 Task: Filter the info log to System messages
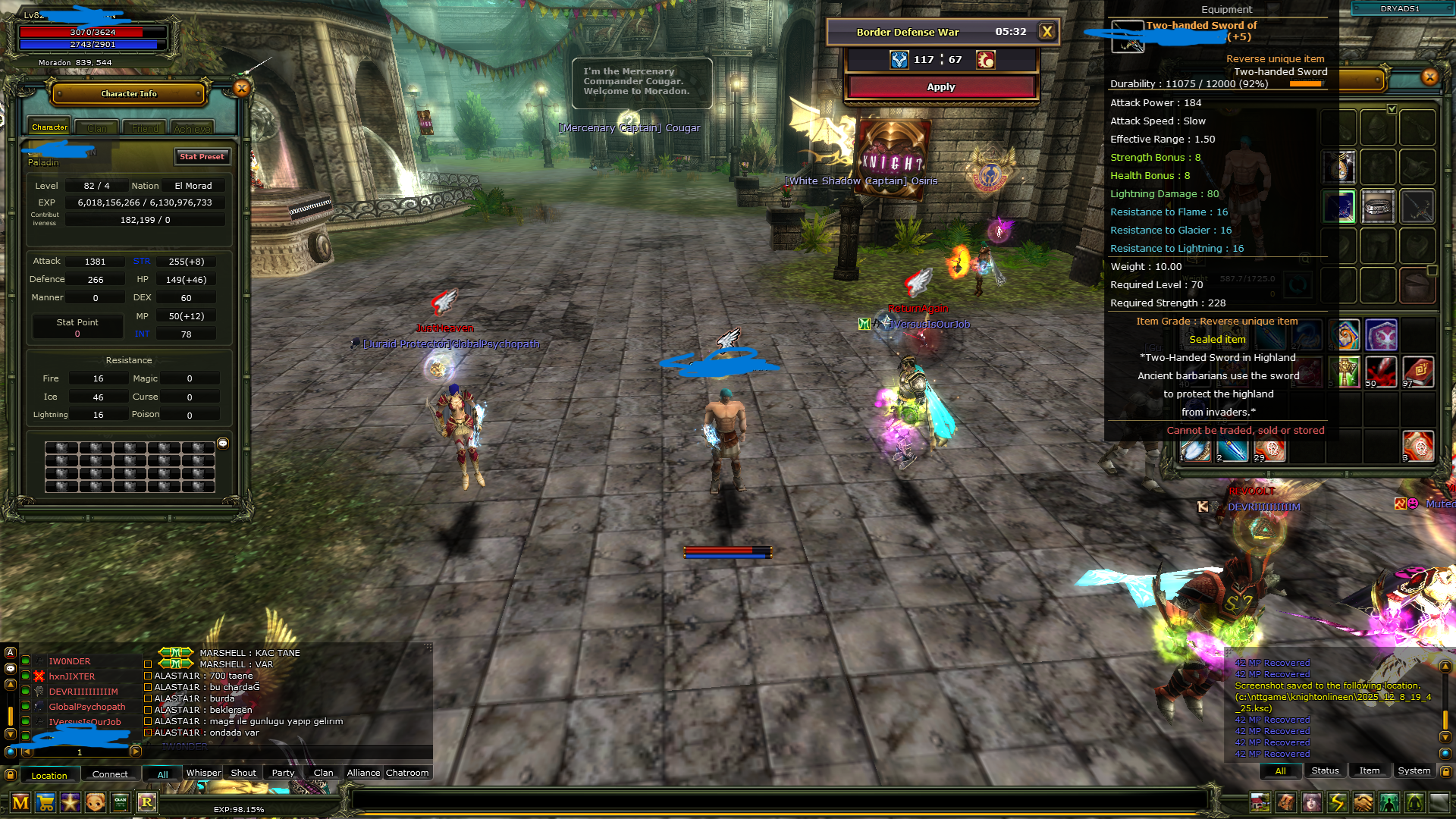tap(1414, 771)
